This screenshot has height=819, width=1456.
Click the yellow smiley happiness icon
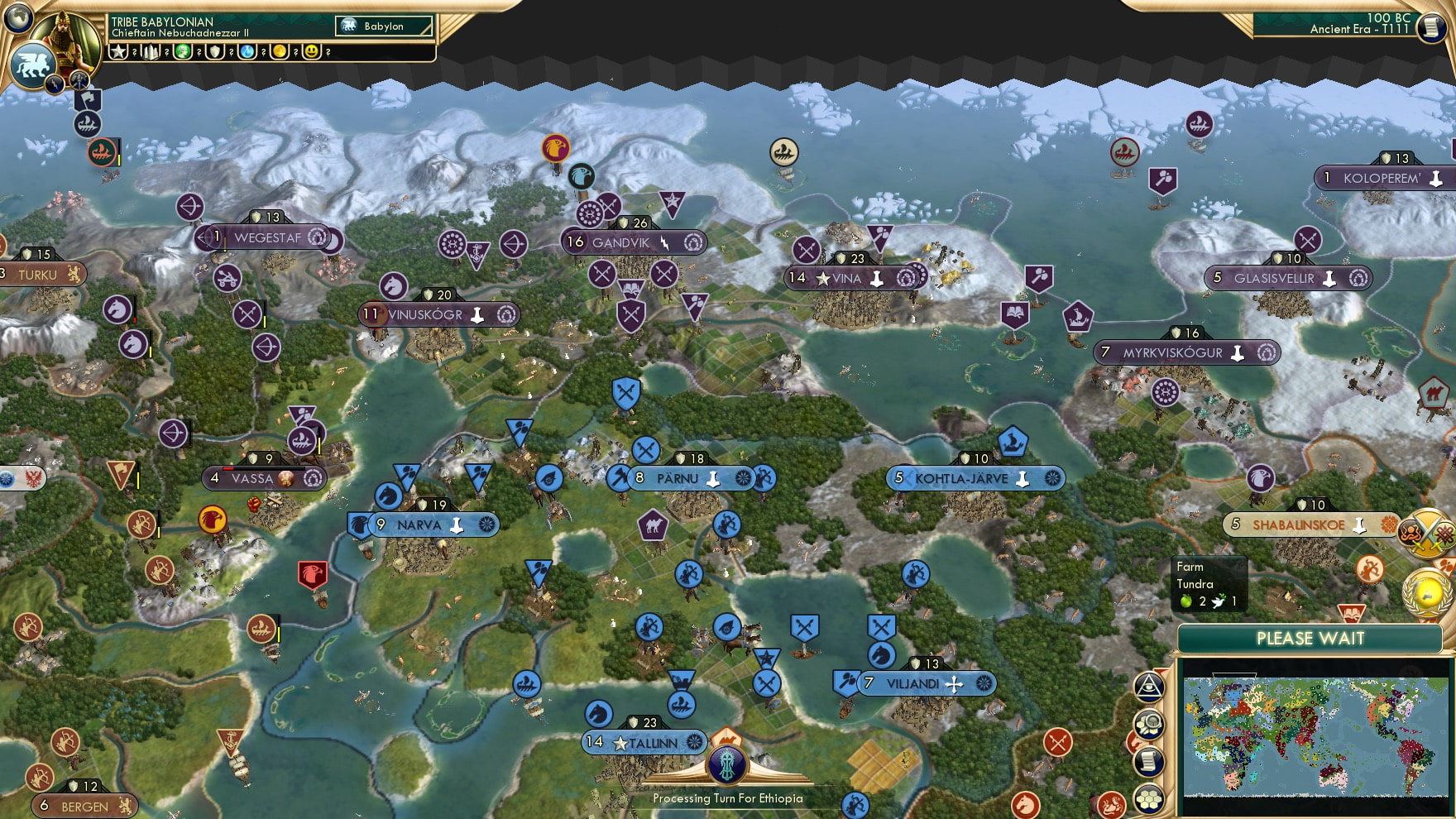[x=312, y=51]
